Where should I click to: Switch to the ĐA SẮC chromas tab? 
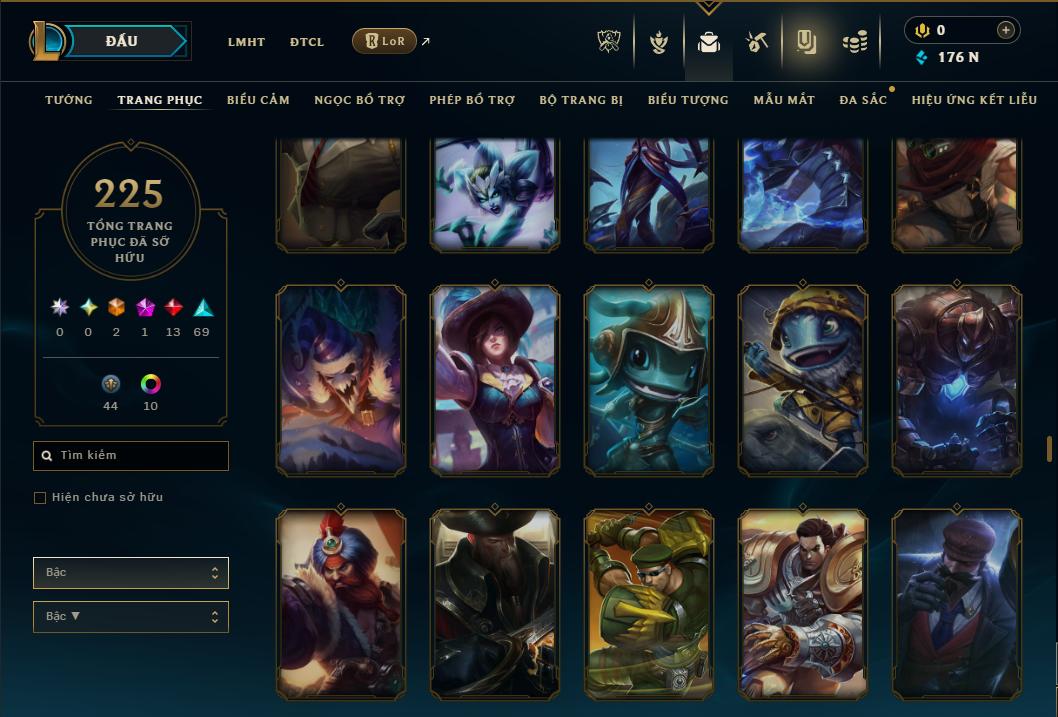(x=863, y=100)
